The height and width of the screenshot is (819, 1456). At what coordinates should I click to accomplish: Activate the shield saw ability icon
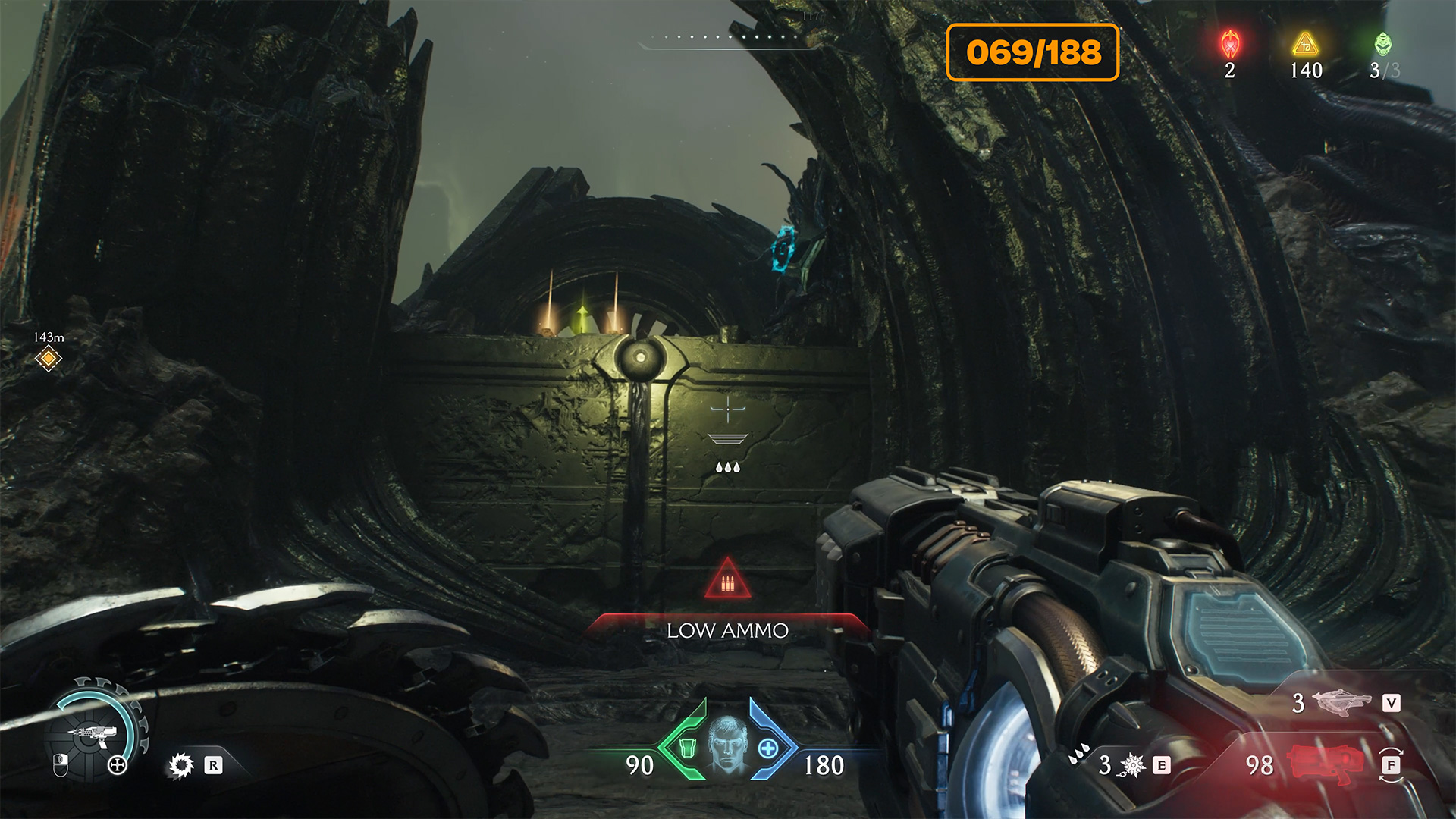coord(180,766)
